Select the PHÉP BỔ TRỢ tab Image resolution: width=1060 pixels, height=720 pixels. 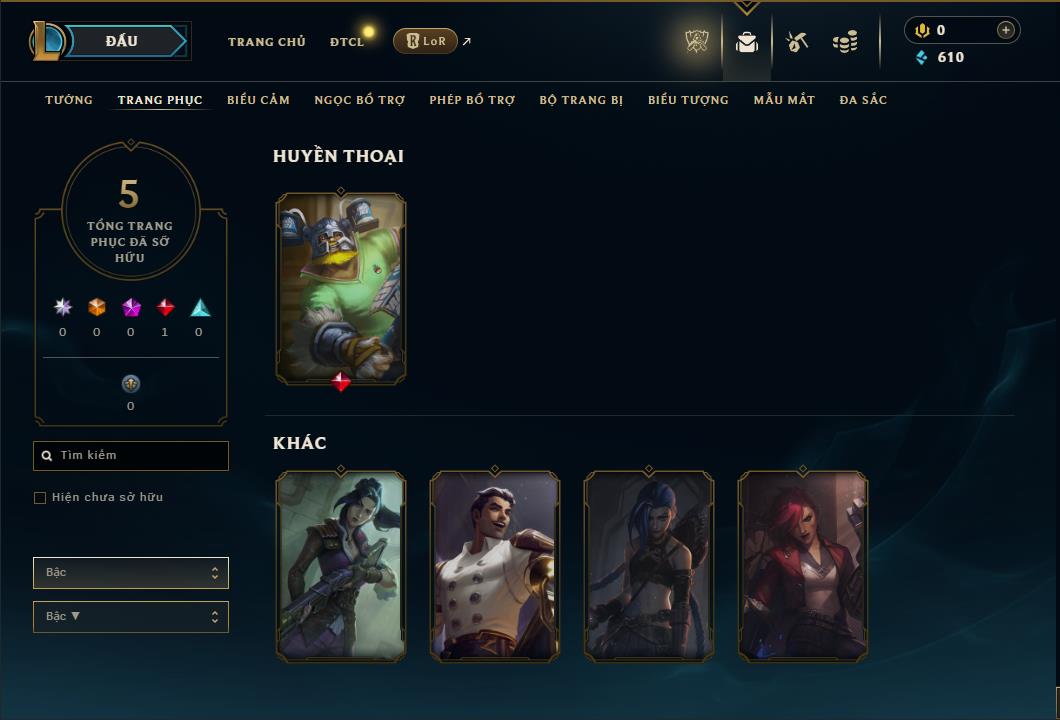tap(472, 100)
